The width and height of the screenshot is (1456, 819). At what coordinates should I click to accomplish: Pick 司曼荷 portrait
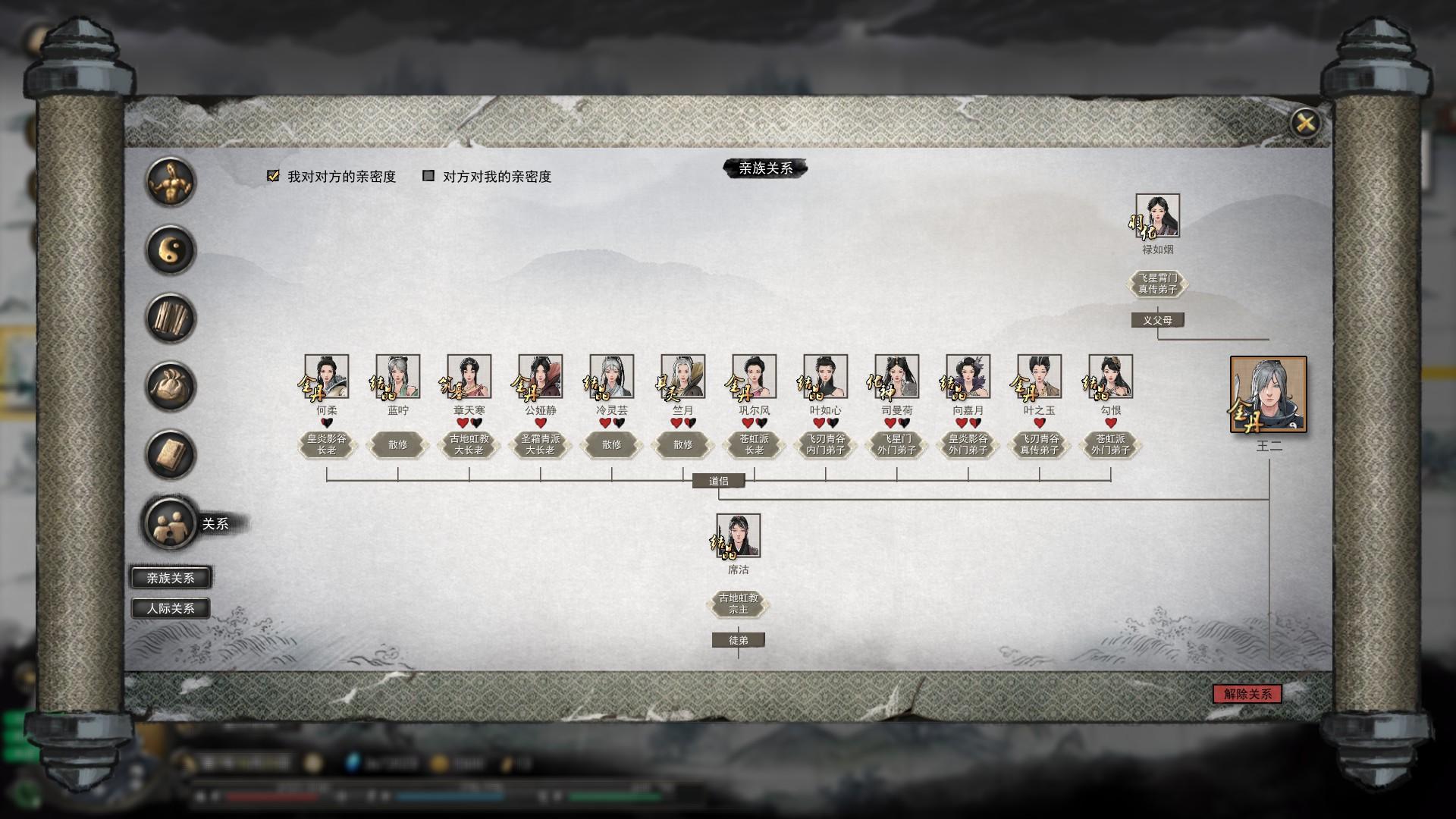pyautogui.click(x=897, y=376)
